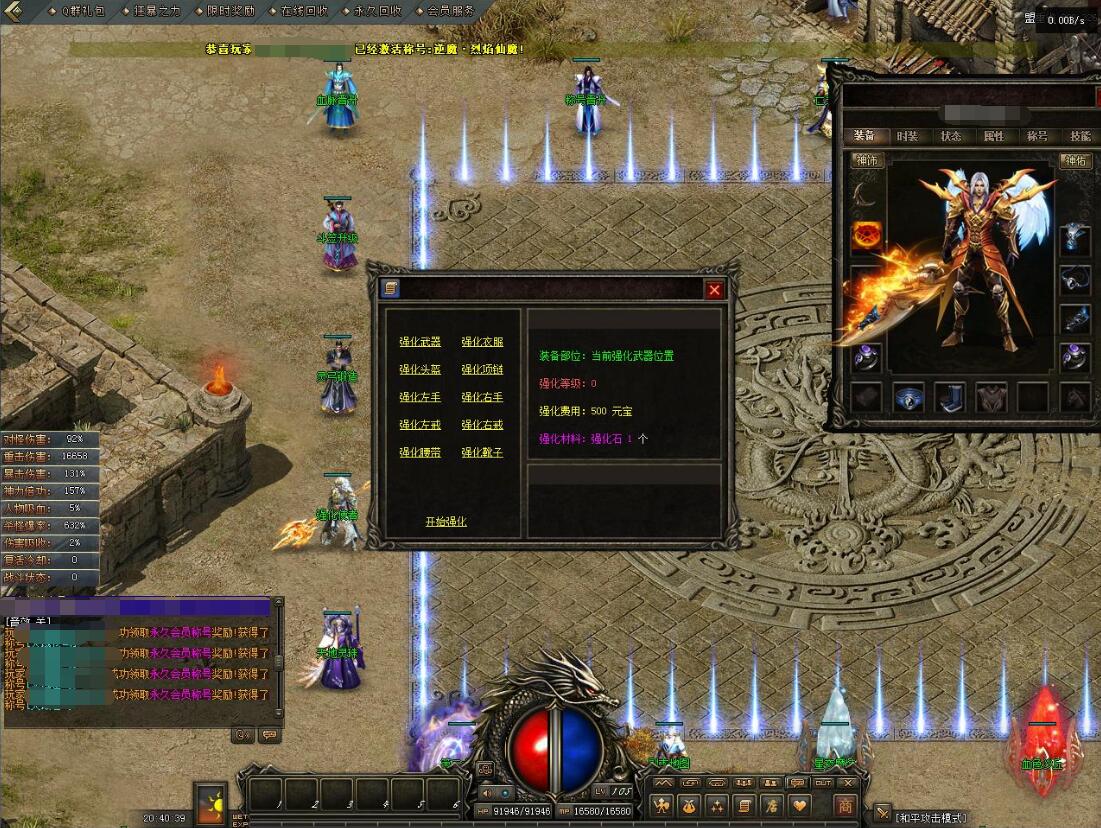Screen dimensions: 1101x828
Task: Switch to the 时装 fashion tab
Action: [907, 136]
